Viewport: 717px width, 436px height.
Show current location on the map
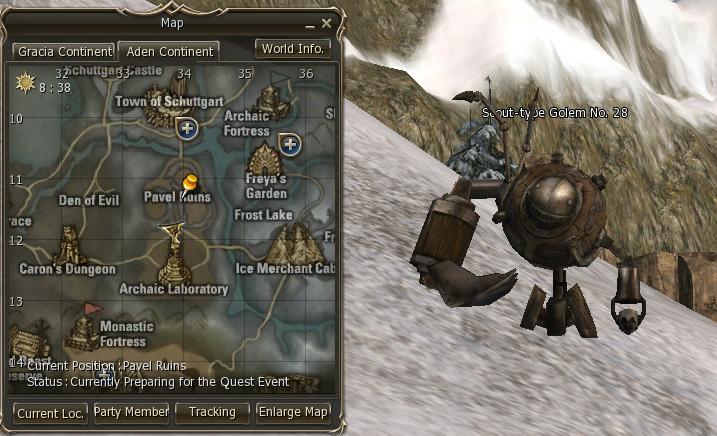49,412
